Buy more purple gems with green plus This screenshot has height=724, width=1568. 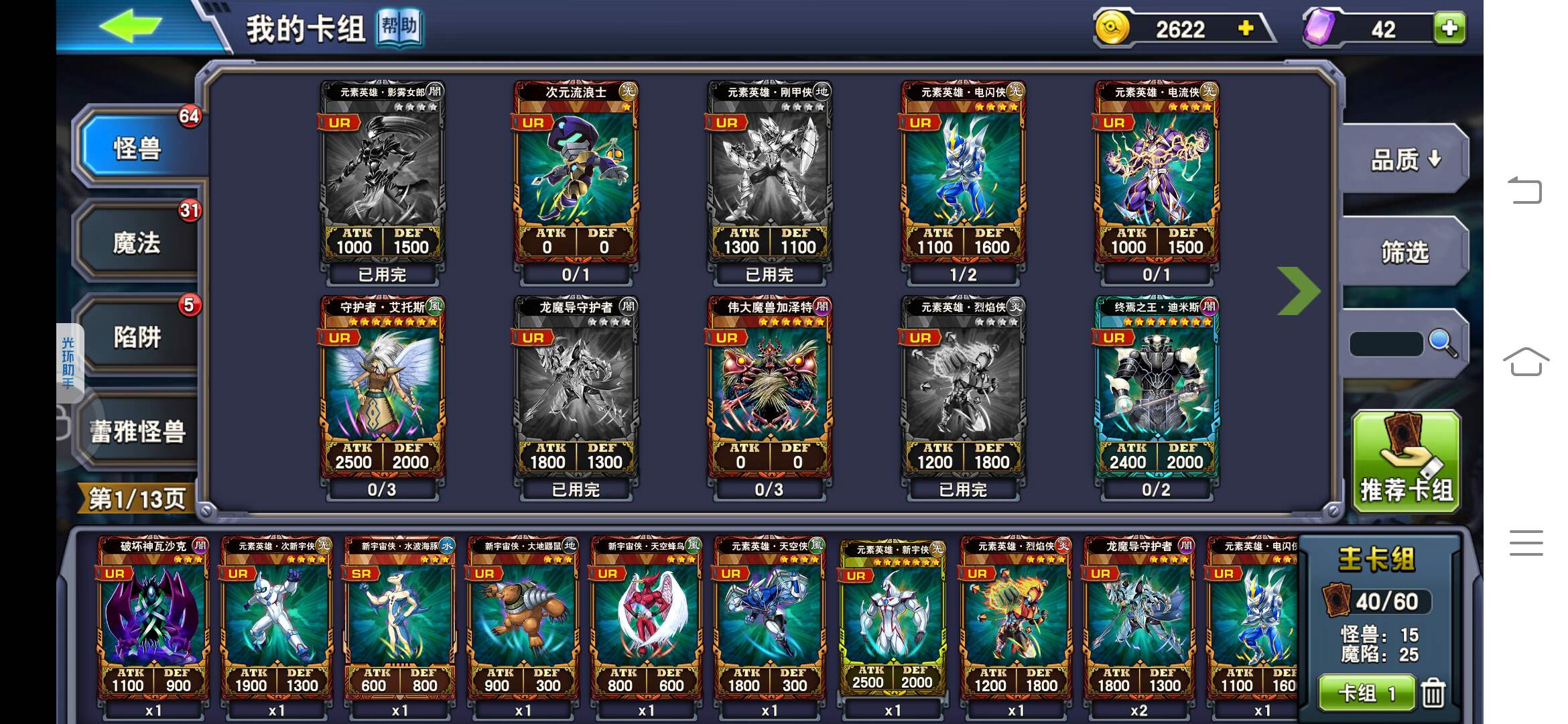[x=1449, y=28]
